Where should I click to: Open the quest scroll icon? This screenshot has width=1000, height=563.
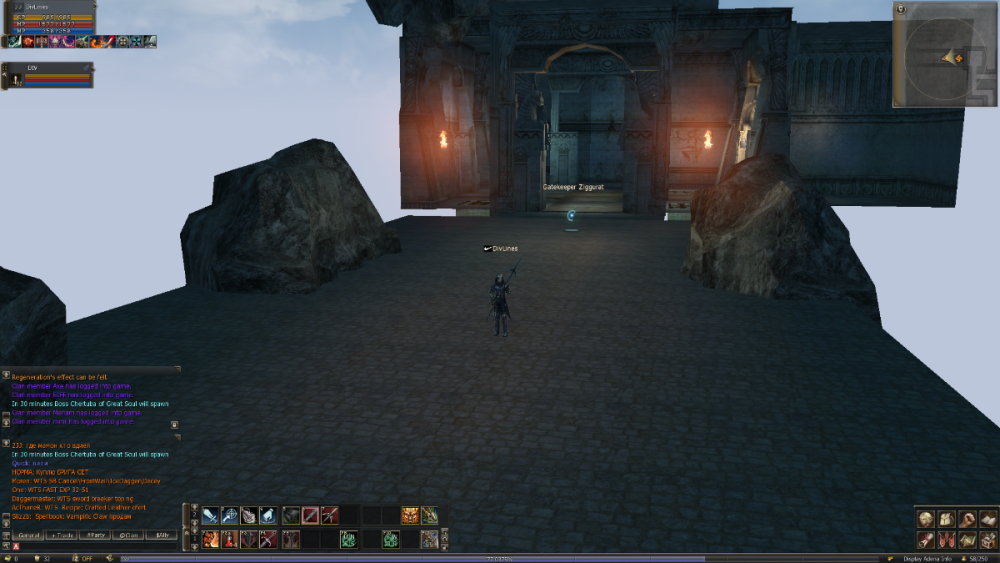[x=926, y=540]
